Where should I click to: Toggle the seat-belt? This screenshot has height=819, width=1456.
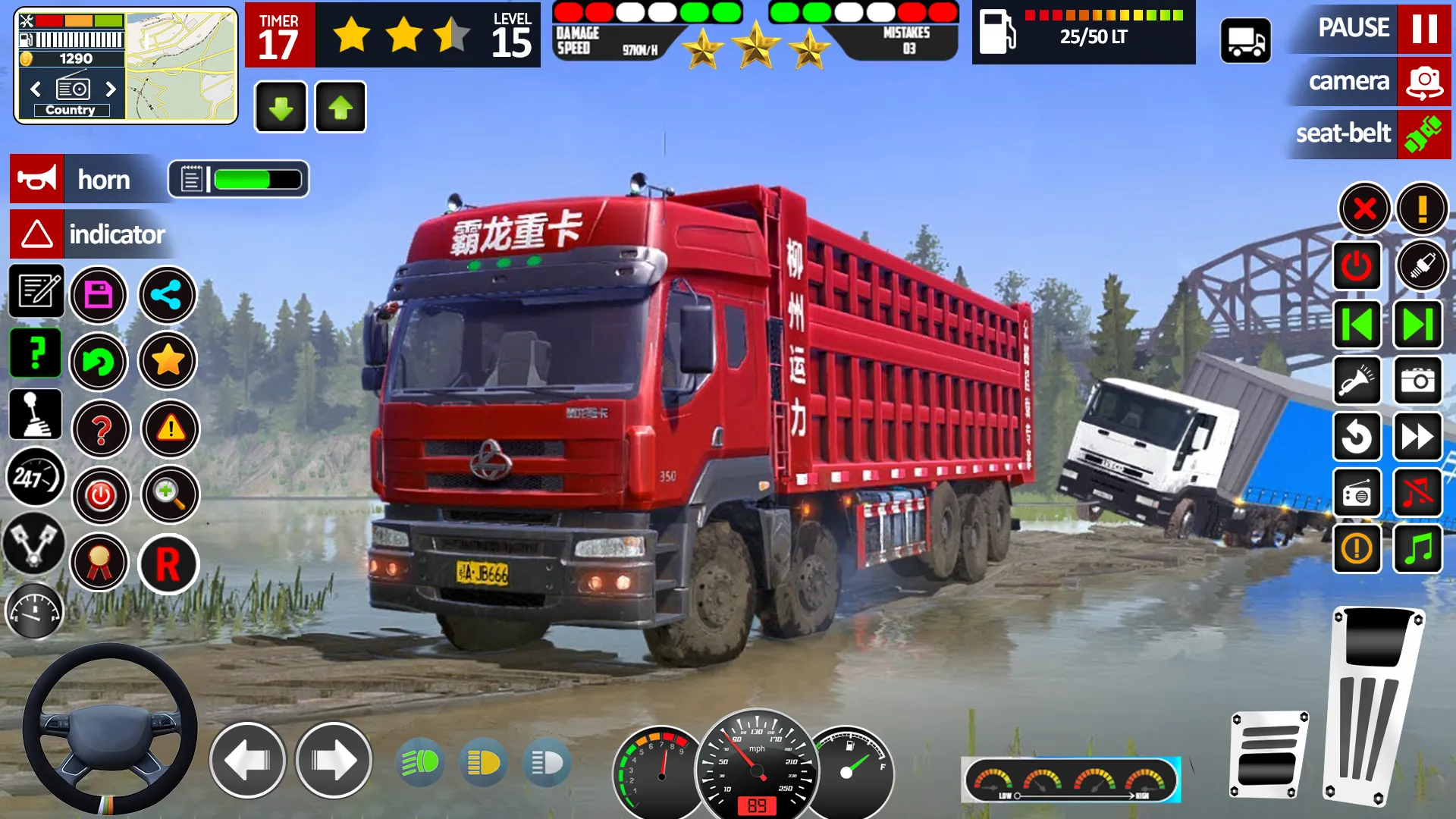click(x=1423, y=134)
